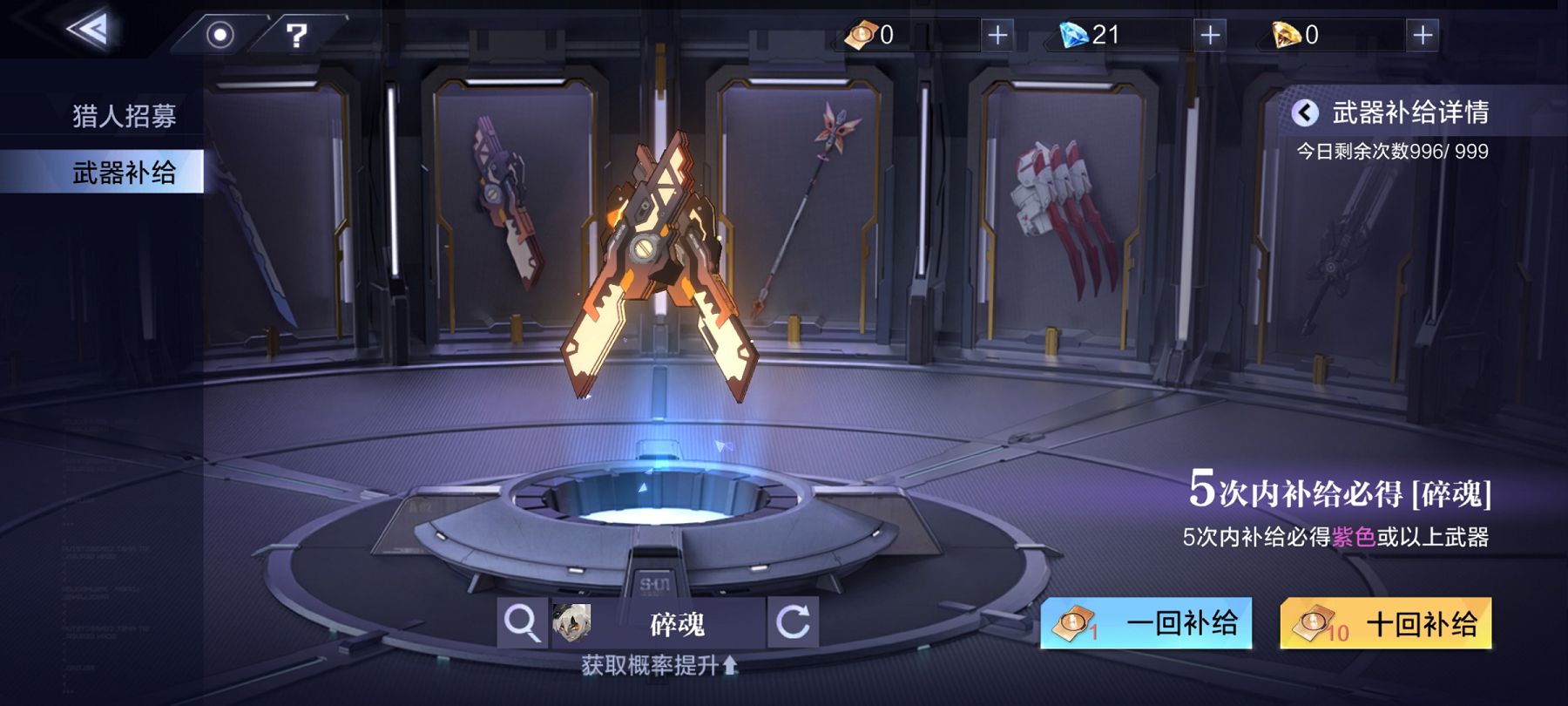Switch target weapon with the refresh arrow
Image resolution: width=1568 pixels, height=706 pixels.
click(x=793, y=623)
